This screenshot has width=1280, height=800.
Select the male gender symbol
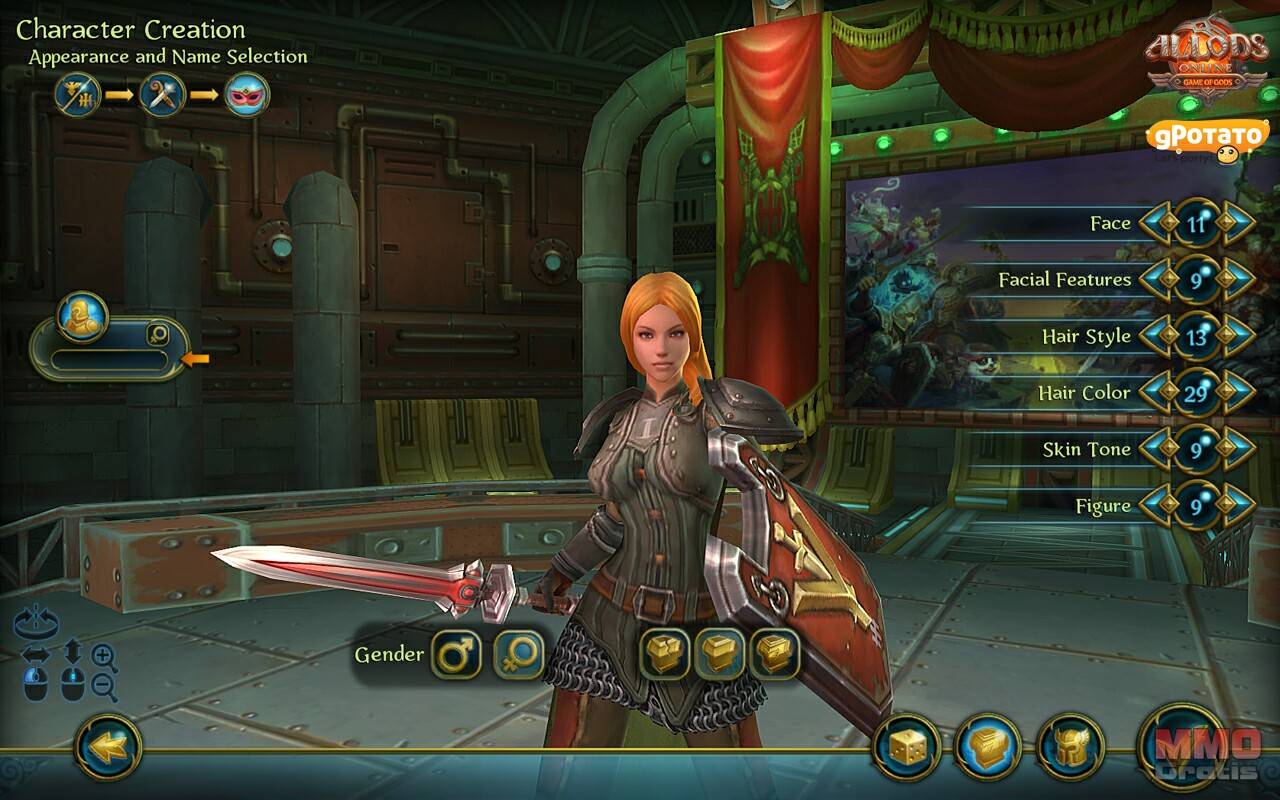click(x=457, y=655)
